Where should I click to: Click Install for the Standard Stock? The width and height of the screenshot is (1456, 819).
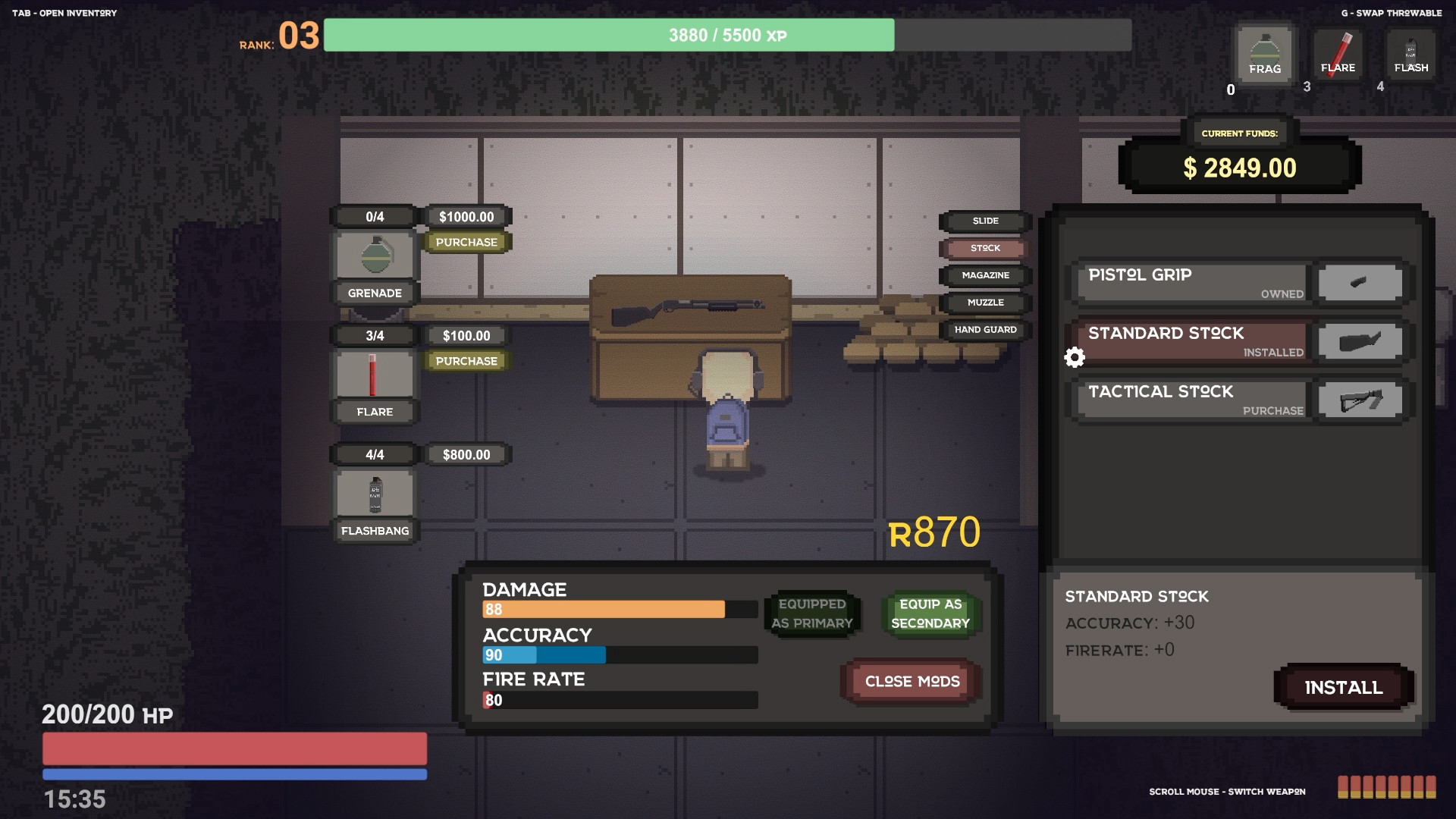click(1342, 687)
